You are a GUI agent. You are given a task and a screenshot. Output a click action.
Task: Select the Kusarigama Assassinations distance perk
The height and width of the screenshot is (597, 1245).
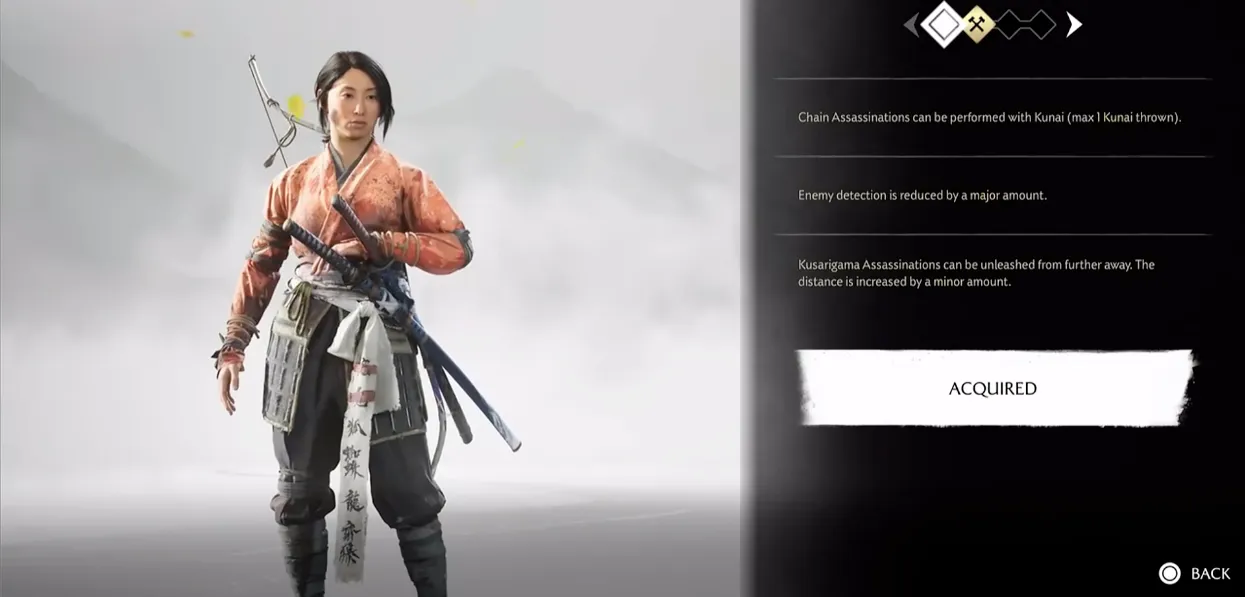976,273
